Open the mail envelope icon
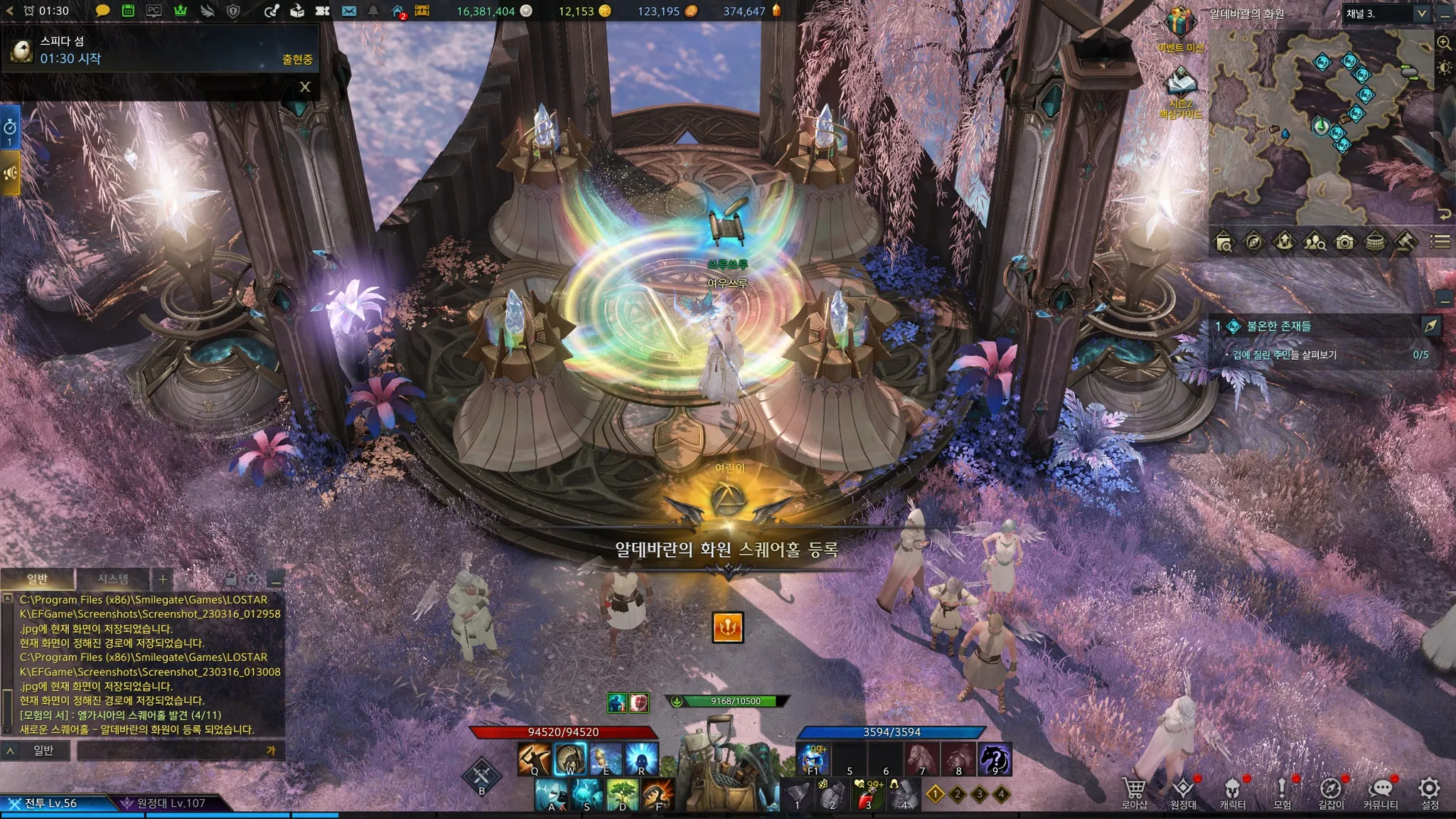This screenshot has height=819, width=1456. point(348,11)
